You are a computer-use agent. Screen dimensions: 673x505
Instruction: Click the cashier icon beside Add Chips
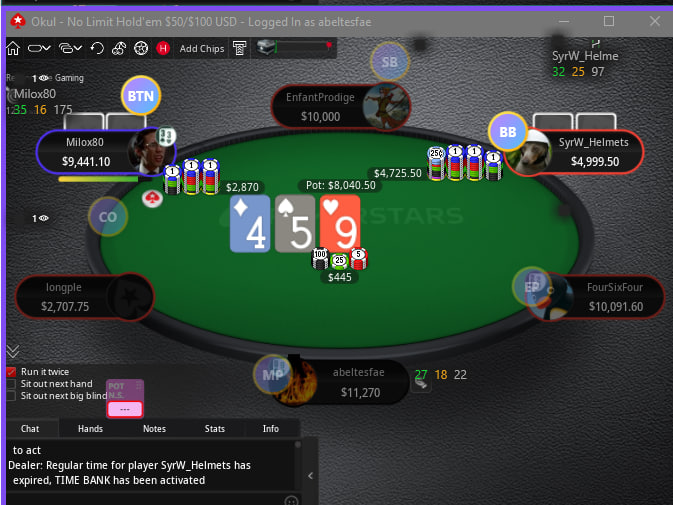click(240, 48)
